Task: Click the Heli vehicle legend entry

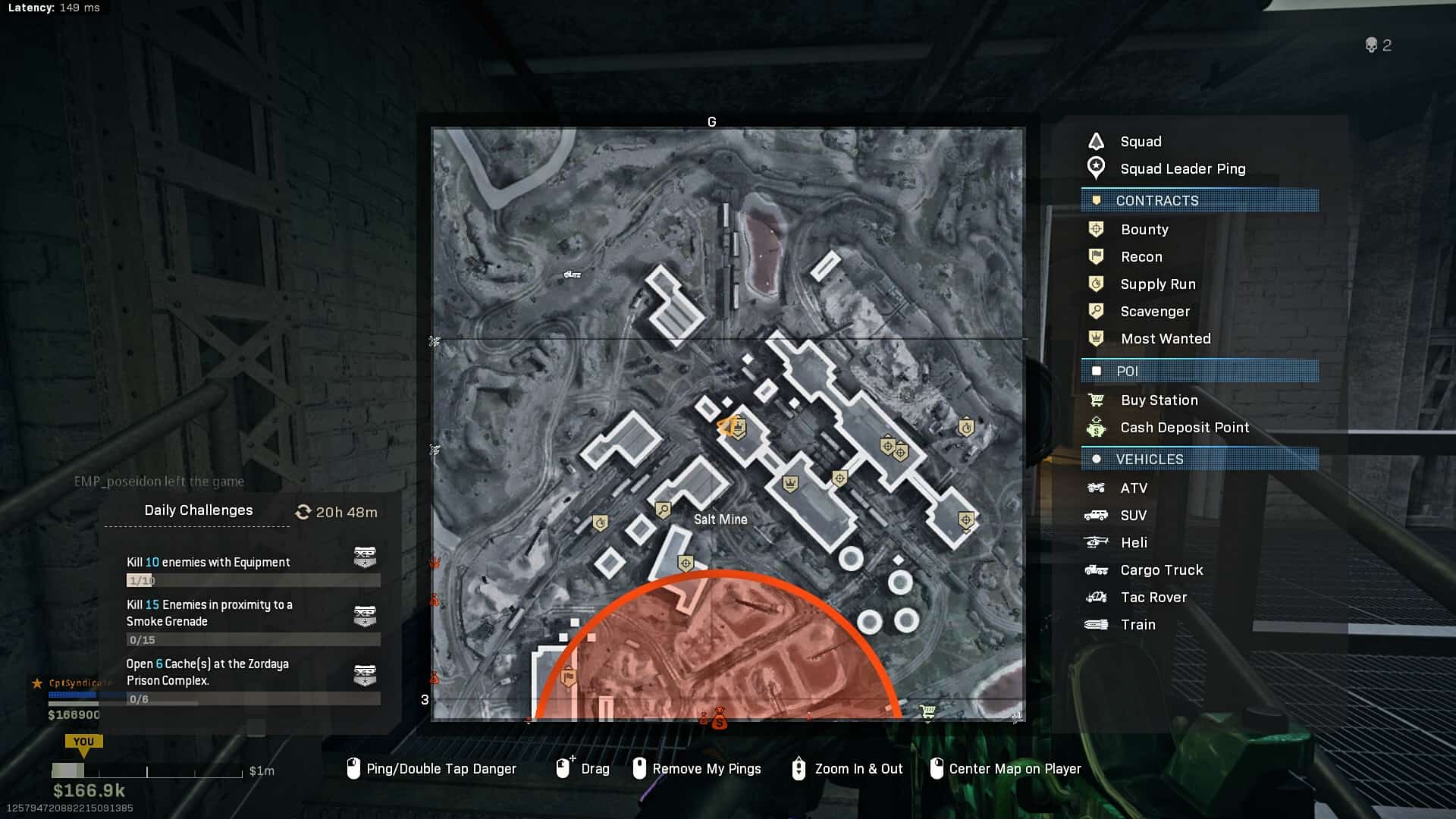Action: click(1133, 542)
